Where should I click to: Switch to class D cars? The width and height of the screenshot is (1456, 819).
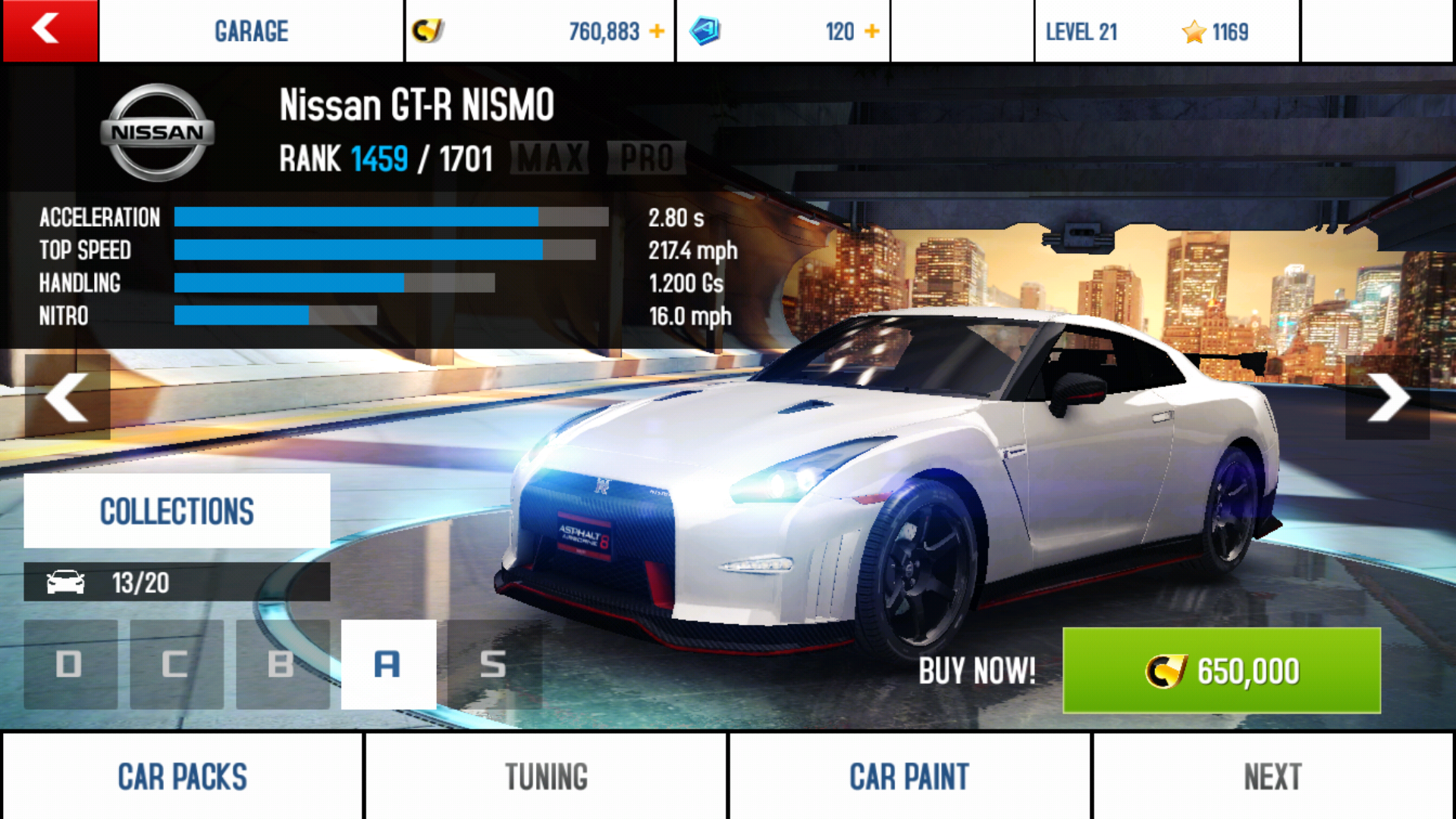coord(71,664)
